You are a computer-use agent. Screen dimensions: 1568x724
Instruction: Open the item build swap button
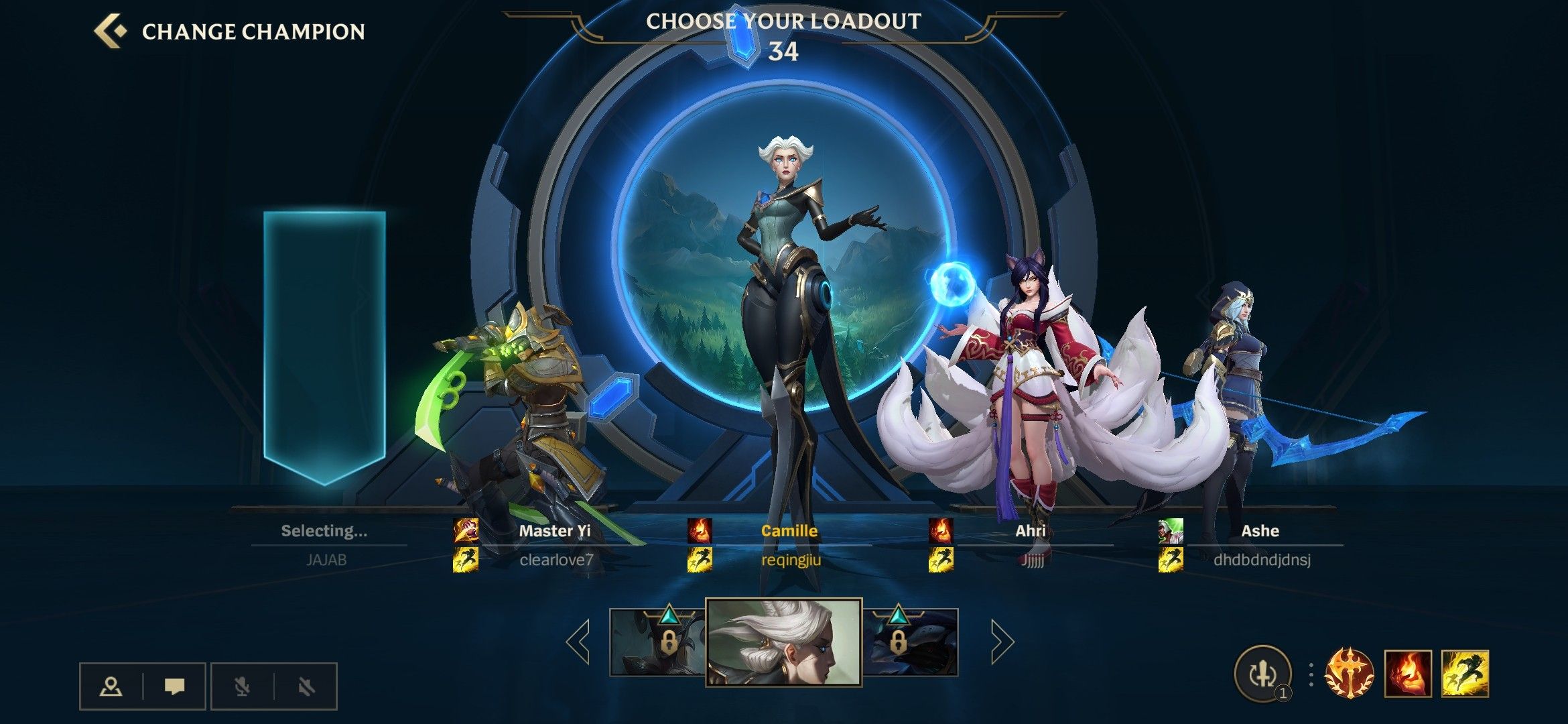point(1262,674)
